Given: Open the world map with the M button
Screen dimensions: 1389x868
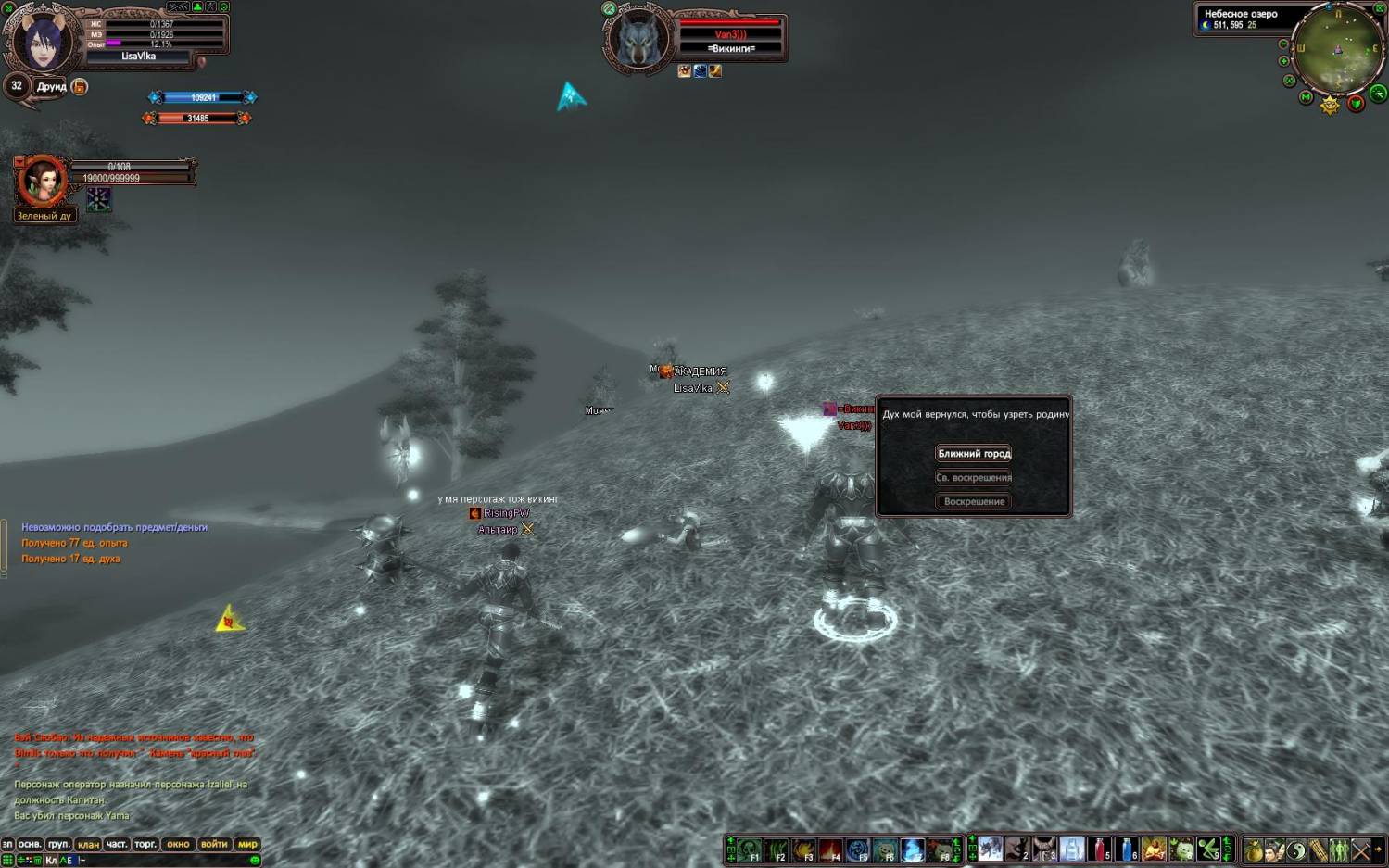Looking at the screenshot, I should click(1306, 97).
